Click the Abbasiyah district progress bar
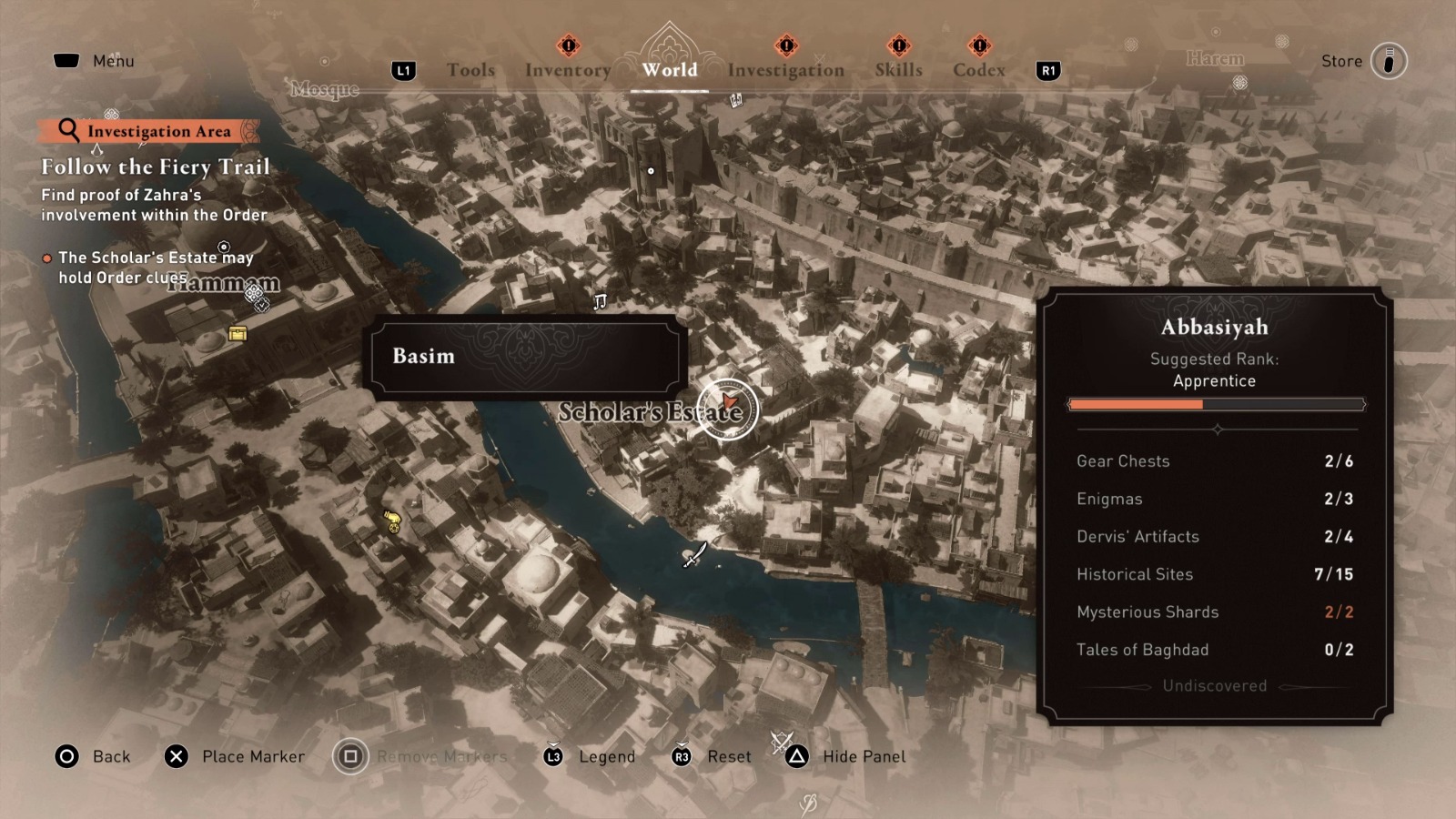 1217,404
